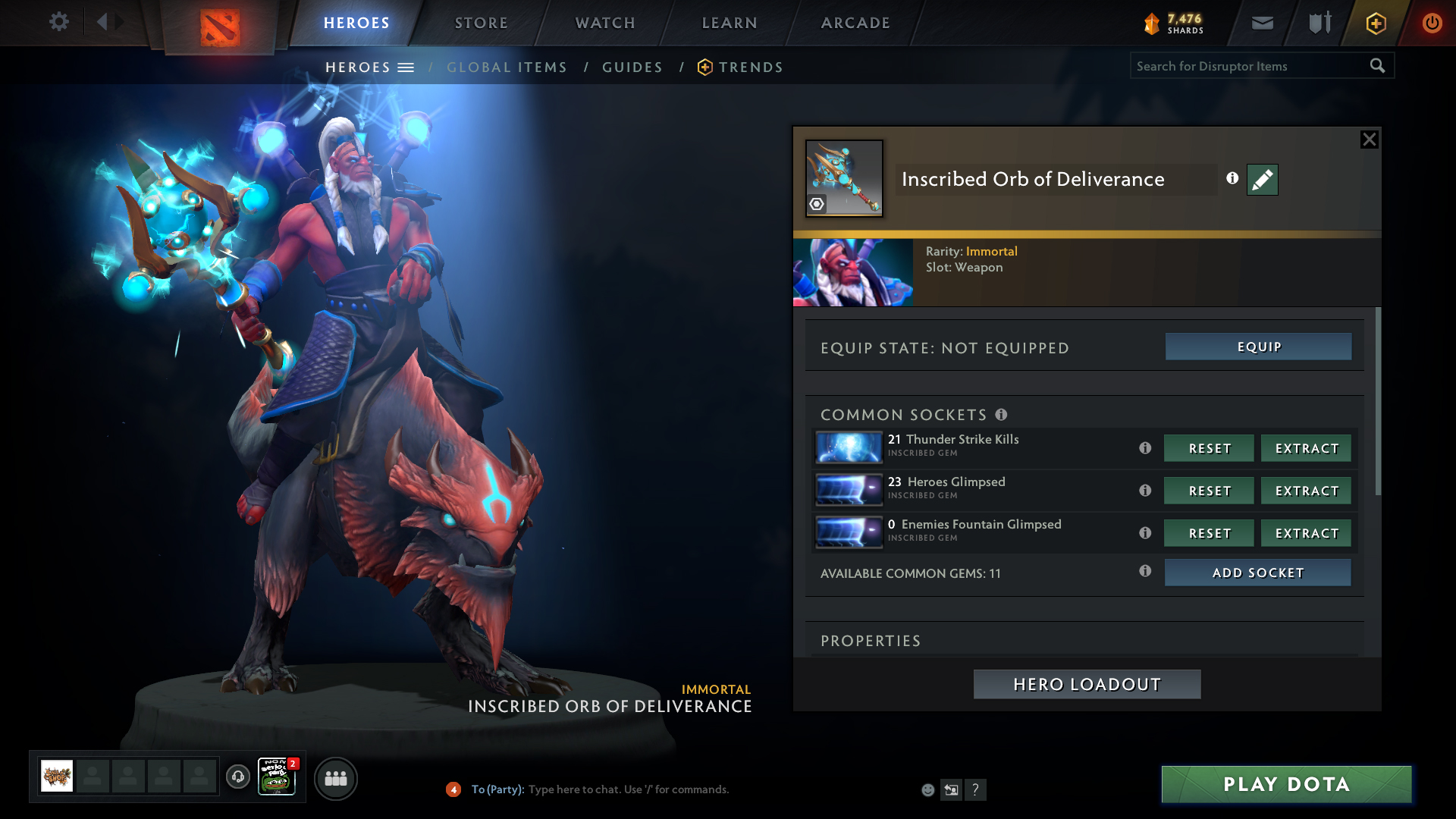Screen dimensions: 1456x819
Task: Open the Watch tab
Action: pos(605,23)
